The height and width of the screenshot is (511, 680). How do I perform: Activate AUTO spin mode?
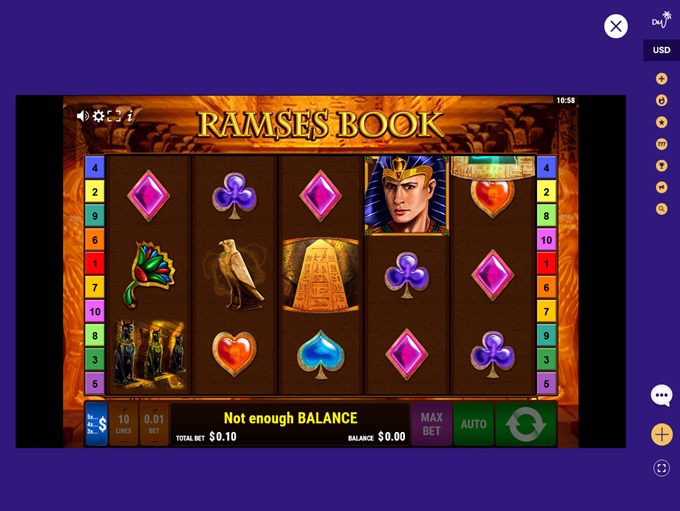click(x=473, y=424)
